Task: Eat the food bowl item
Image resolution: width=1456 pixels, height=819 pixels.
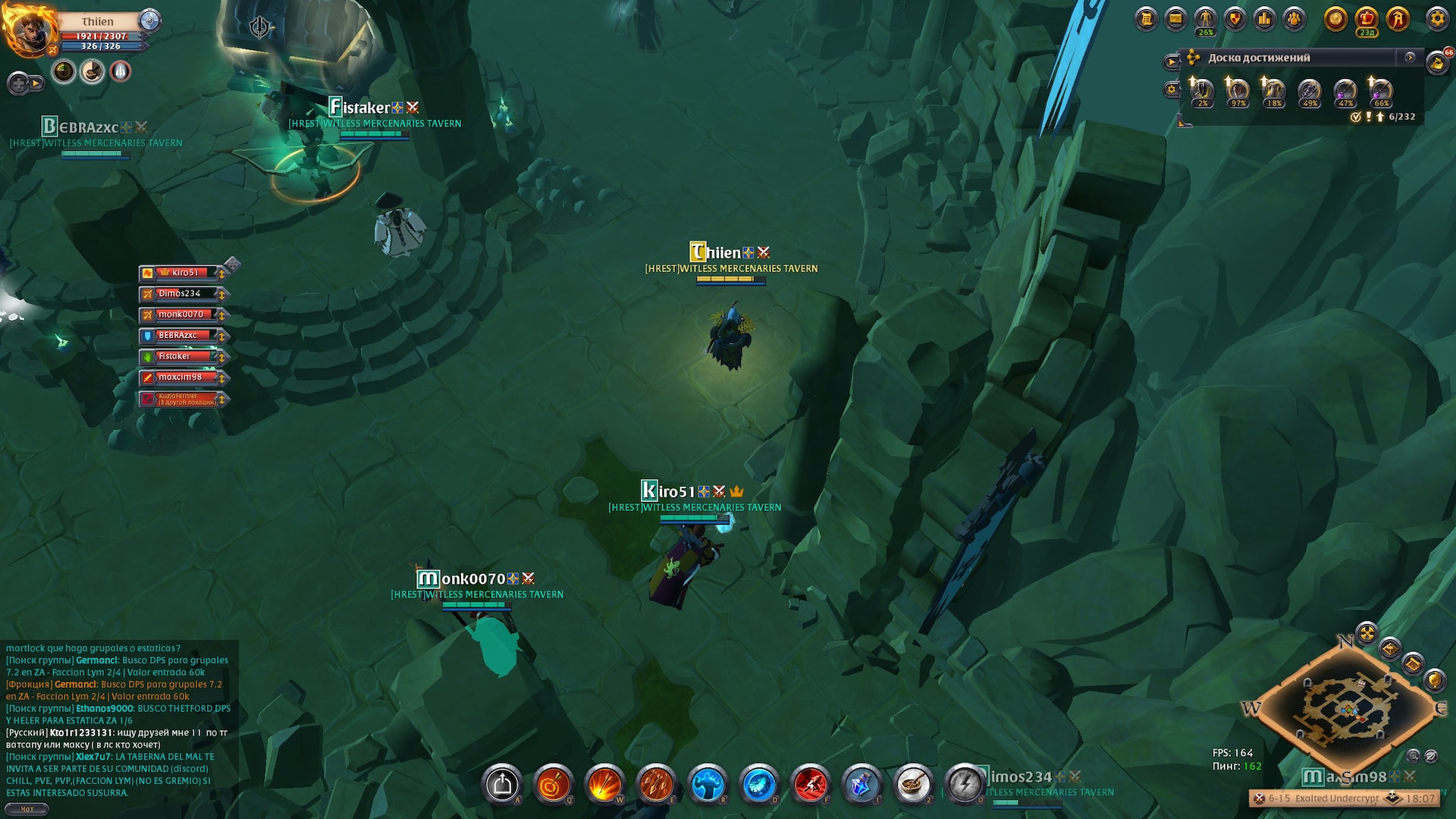Action: pyautogui.click(x=913, y=784)
